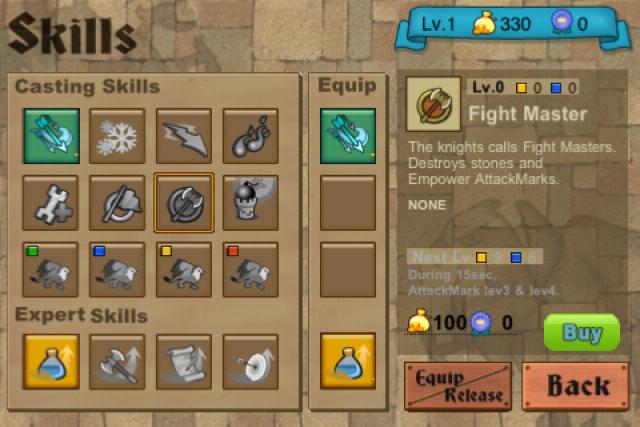Select the Fight Master crossed-axe skill

point(184,203)
